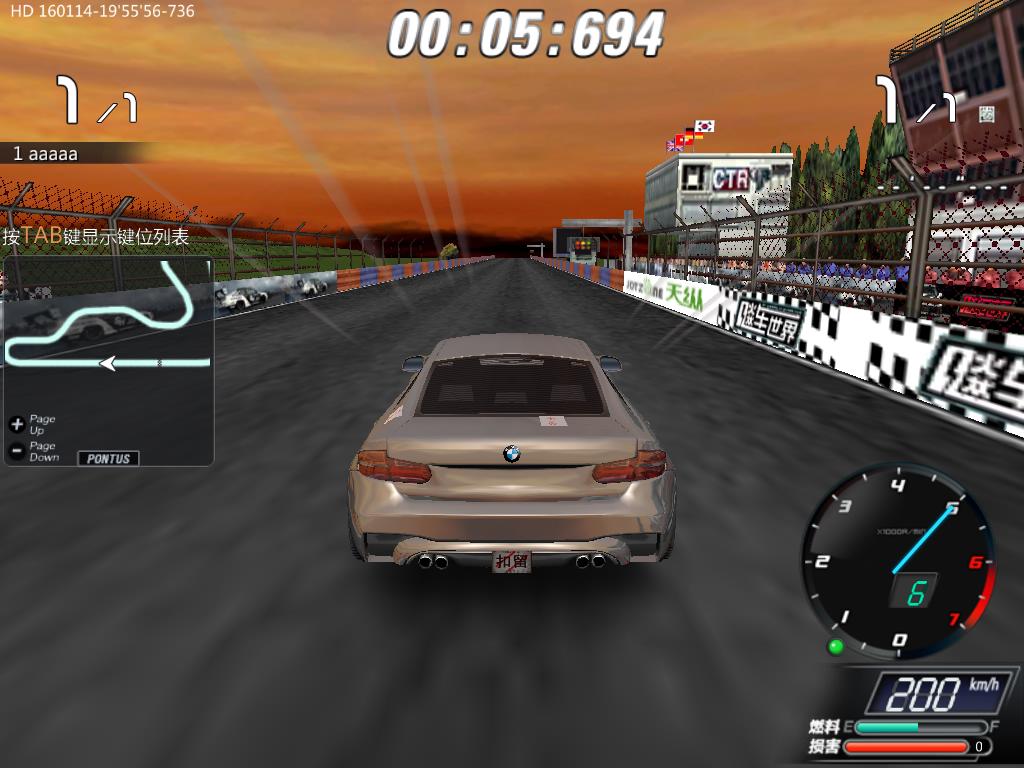The width and height of the screenshot is (1024, 768).
Task: Click the PONTUS track name label
Action: pyautogui.click(x=108, y=458)
